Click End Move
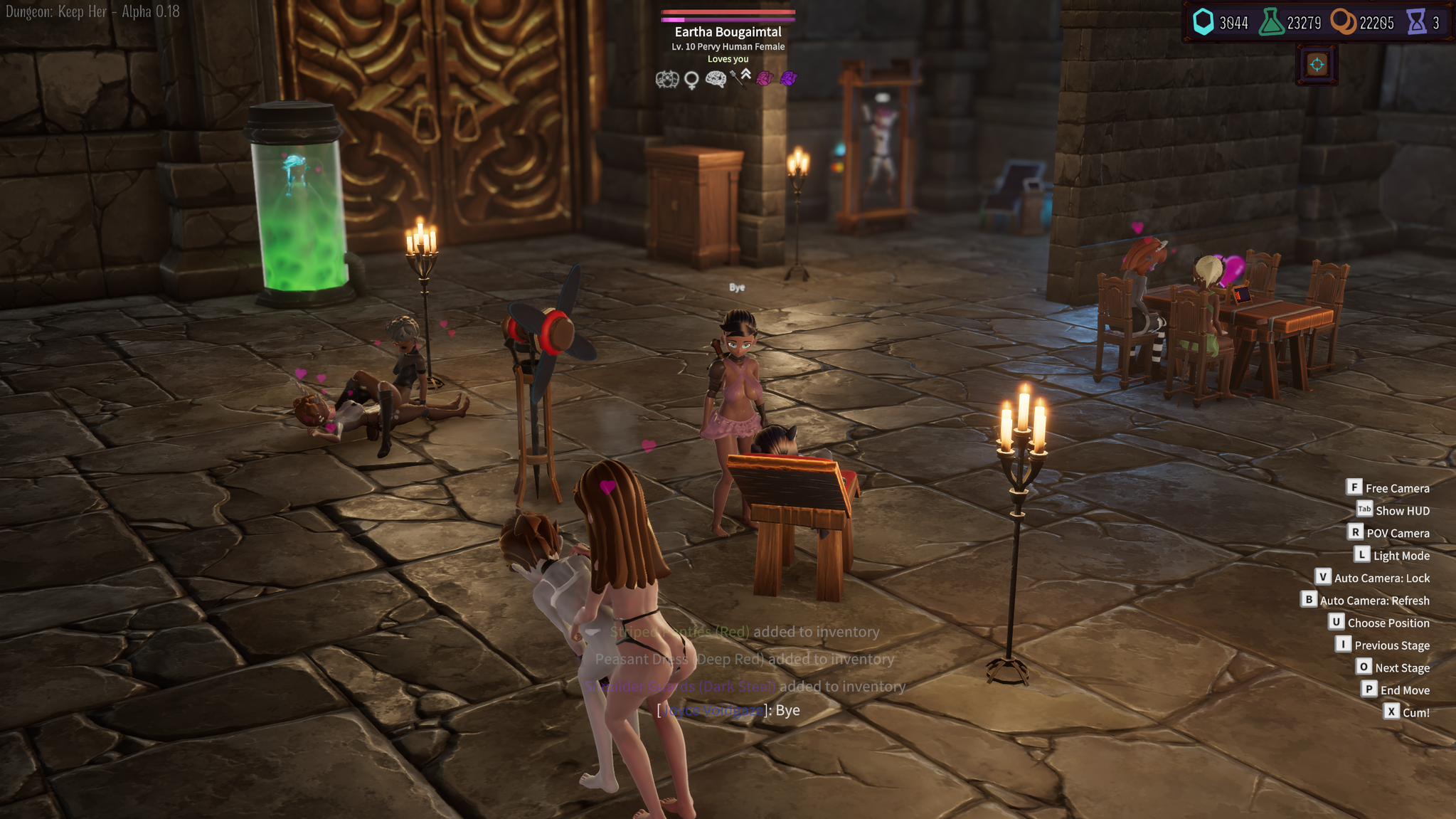 coord(1403,689)
